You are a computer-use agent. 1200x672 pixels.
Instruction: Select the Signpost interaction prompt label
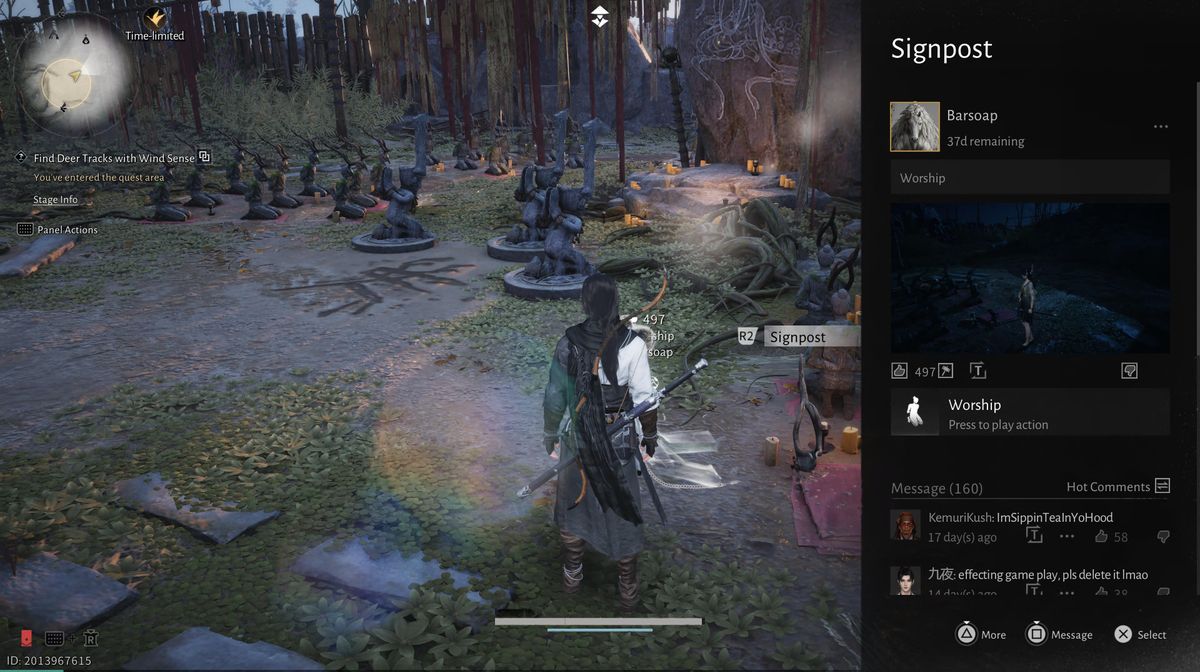797,337
